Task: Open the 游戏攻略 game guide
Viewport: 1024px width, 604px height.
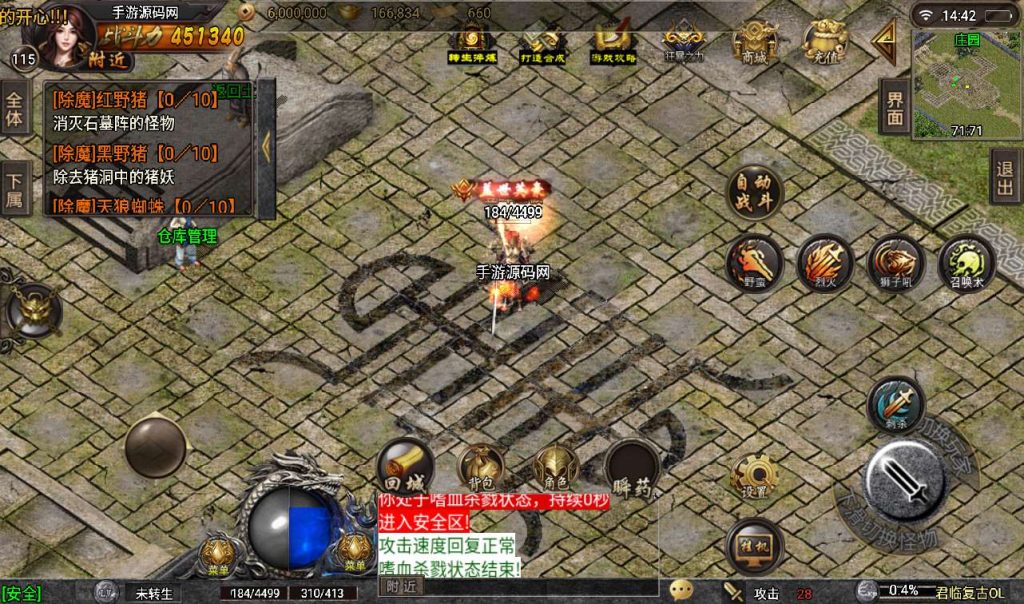Action: [613, 44]
